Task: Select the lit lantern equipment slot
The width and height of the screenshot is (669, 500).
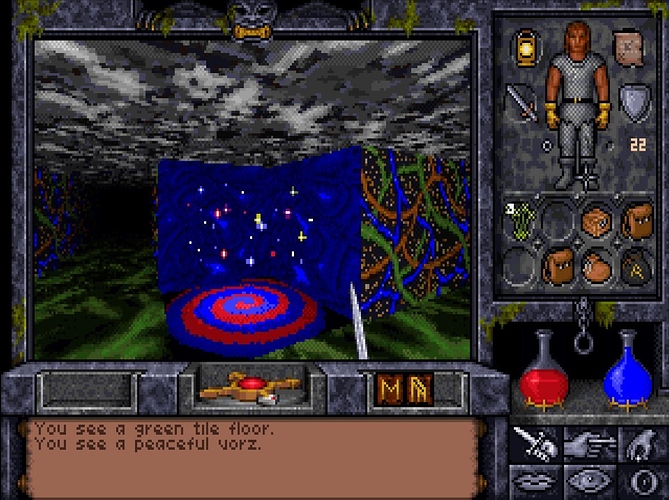Action: [524, 46]
